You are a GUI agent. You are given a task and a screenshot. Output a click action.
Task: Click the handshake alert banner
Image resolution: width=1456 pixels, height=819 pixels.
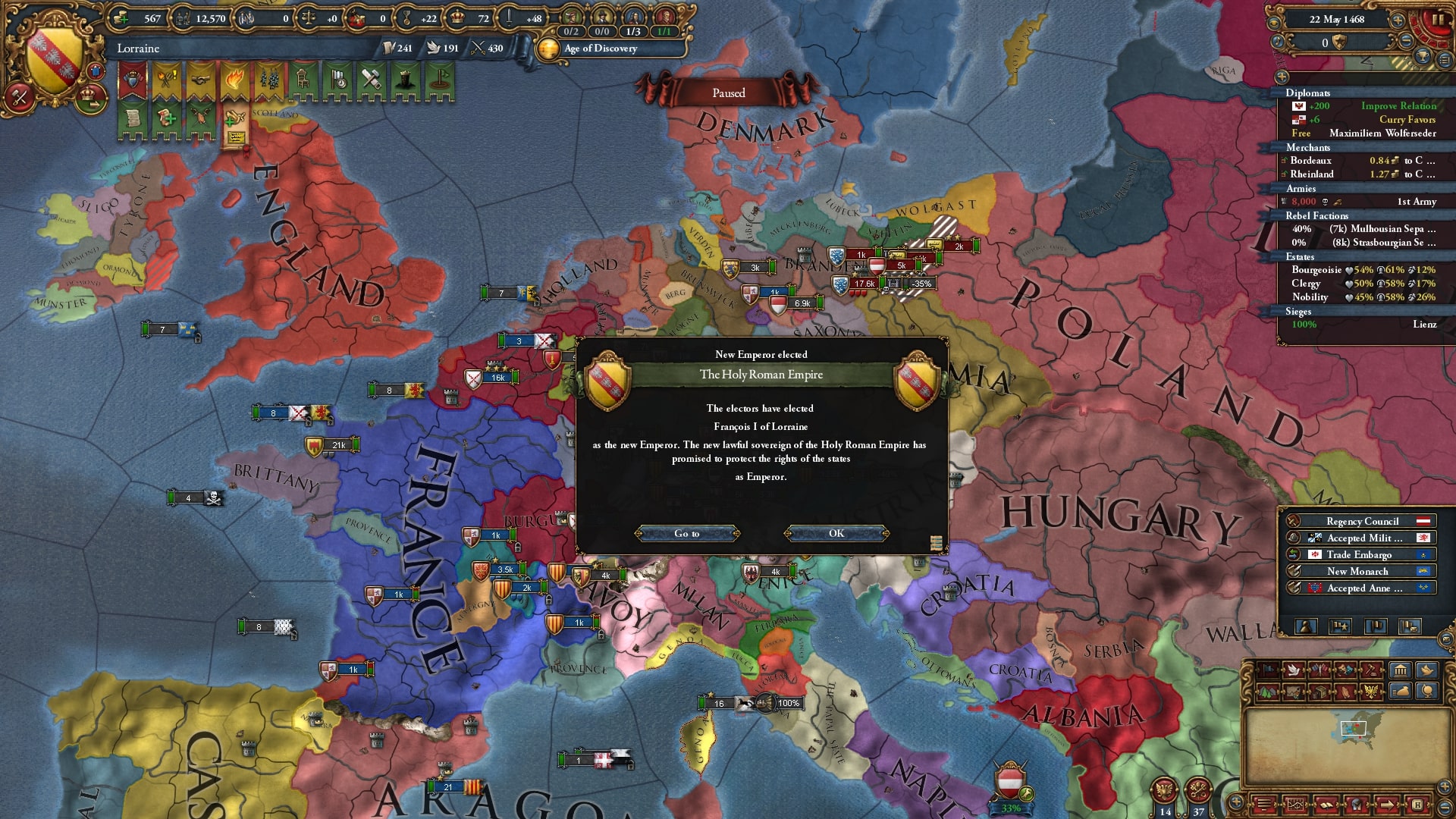click(200, 80)
